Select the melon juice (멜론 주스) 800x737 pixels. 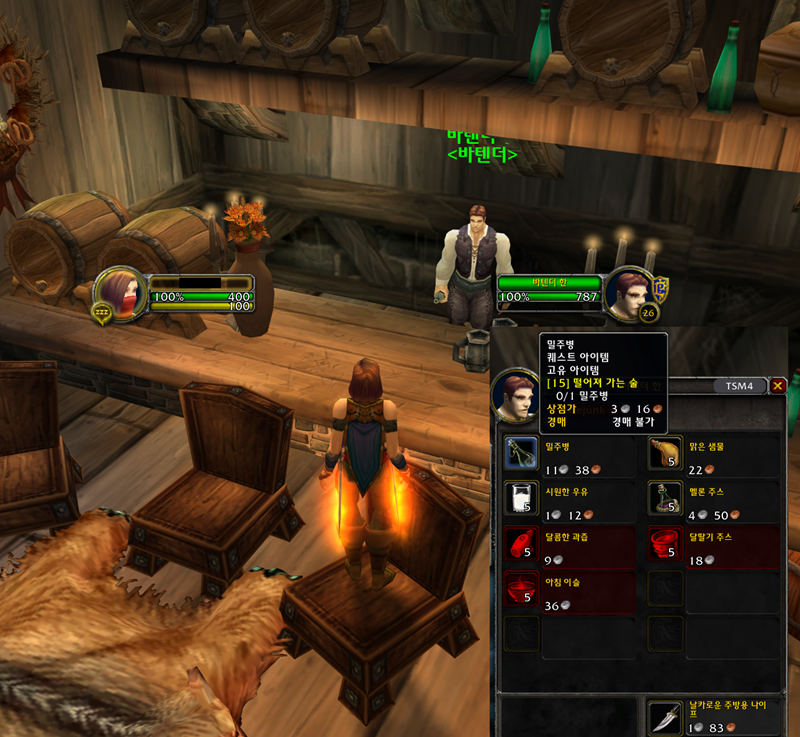point(665,498)
